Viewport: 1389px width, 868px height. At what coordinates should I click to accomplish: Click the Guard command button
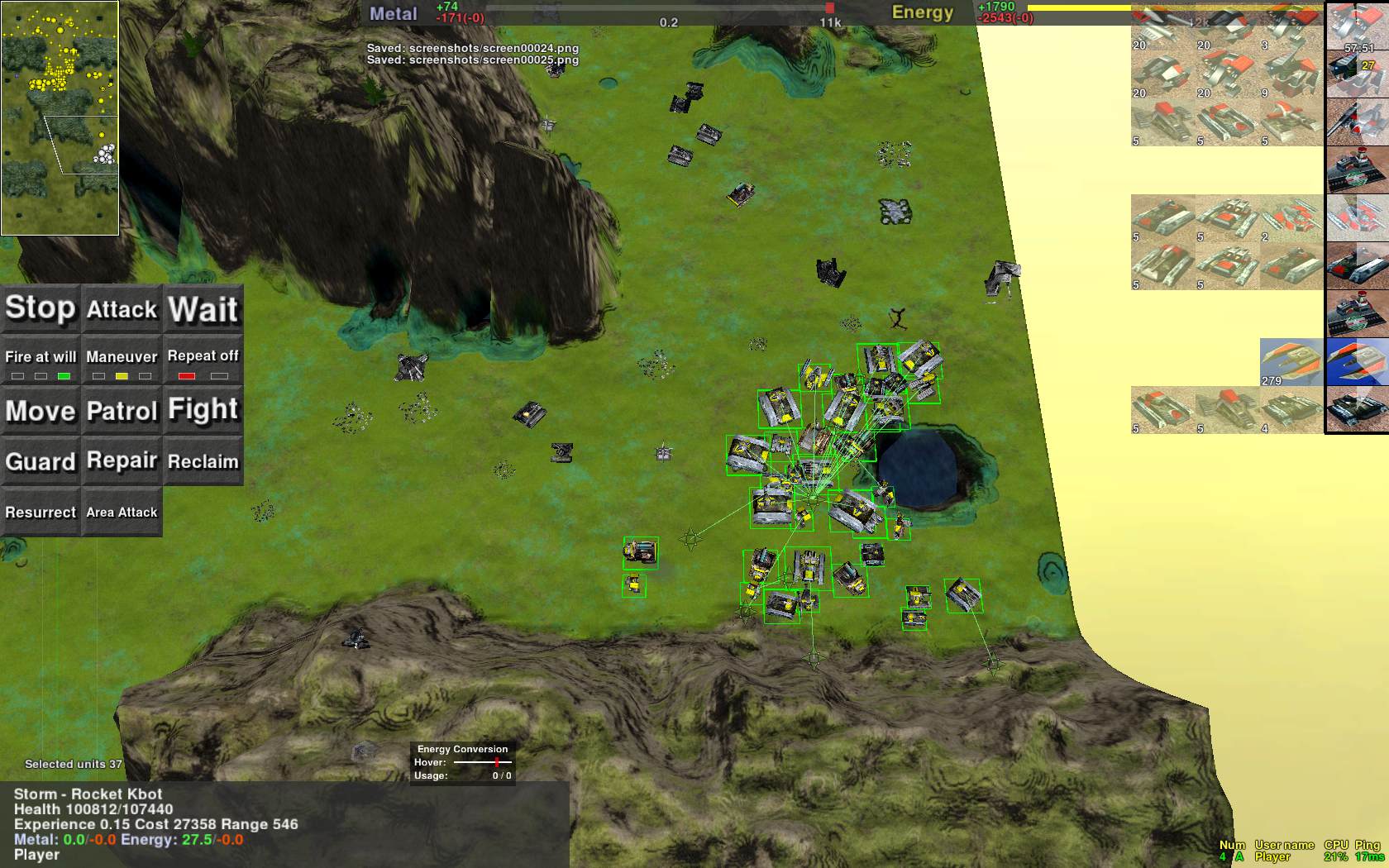(40, 461)
